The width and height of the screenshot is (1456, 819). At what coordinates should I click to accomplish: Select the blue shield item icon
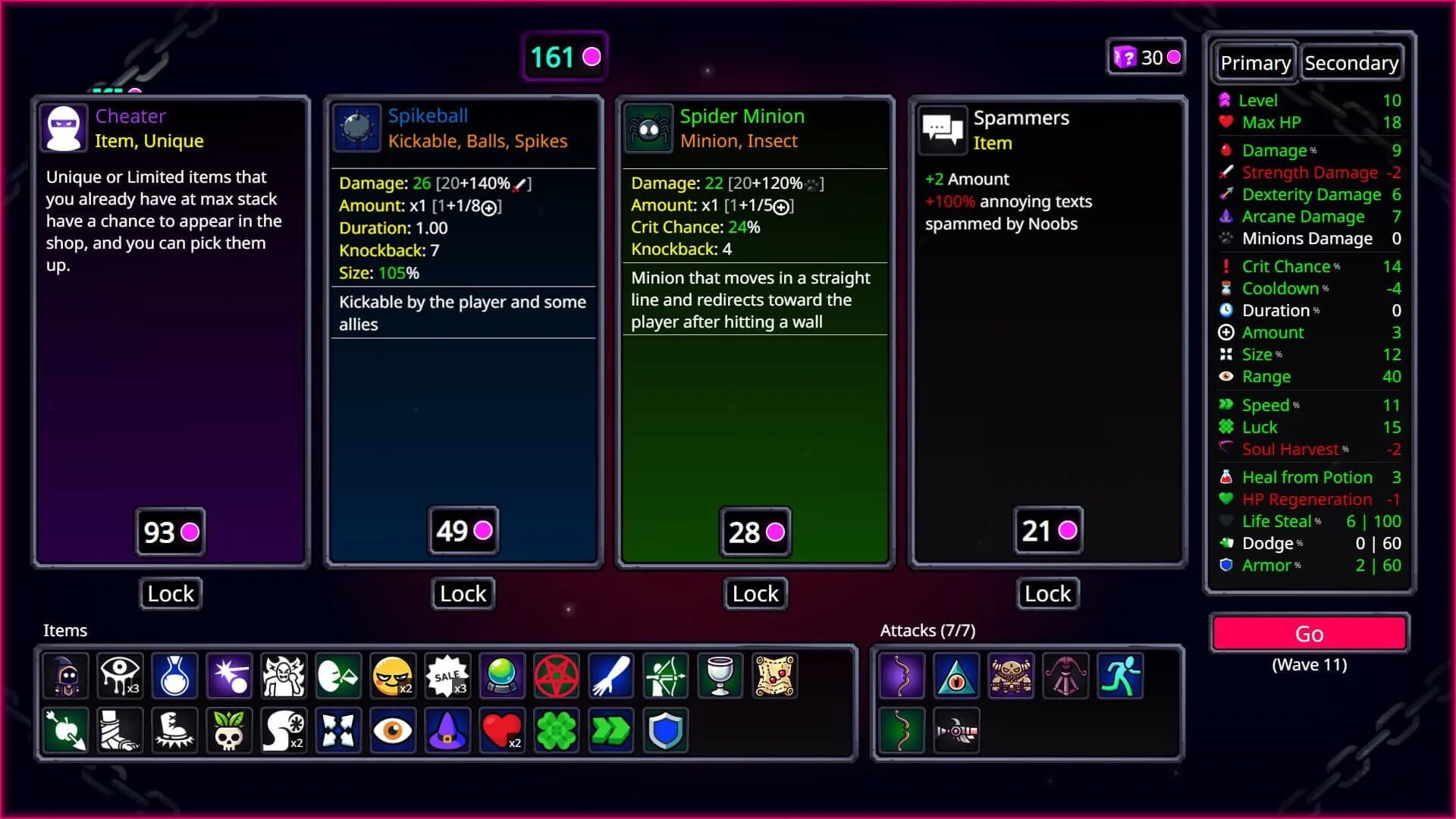[666, 730]
